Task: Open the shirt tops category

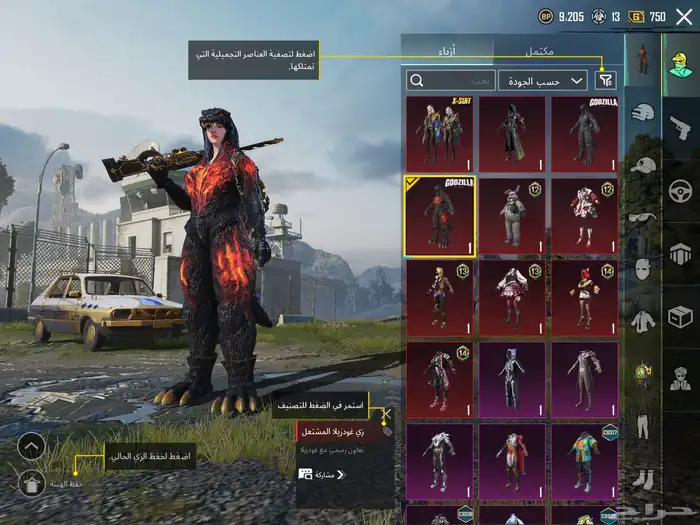Action: 642,320
